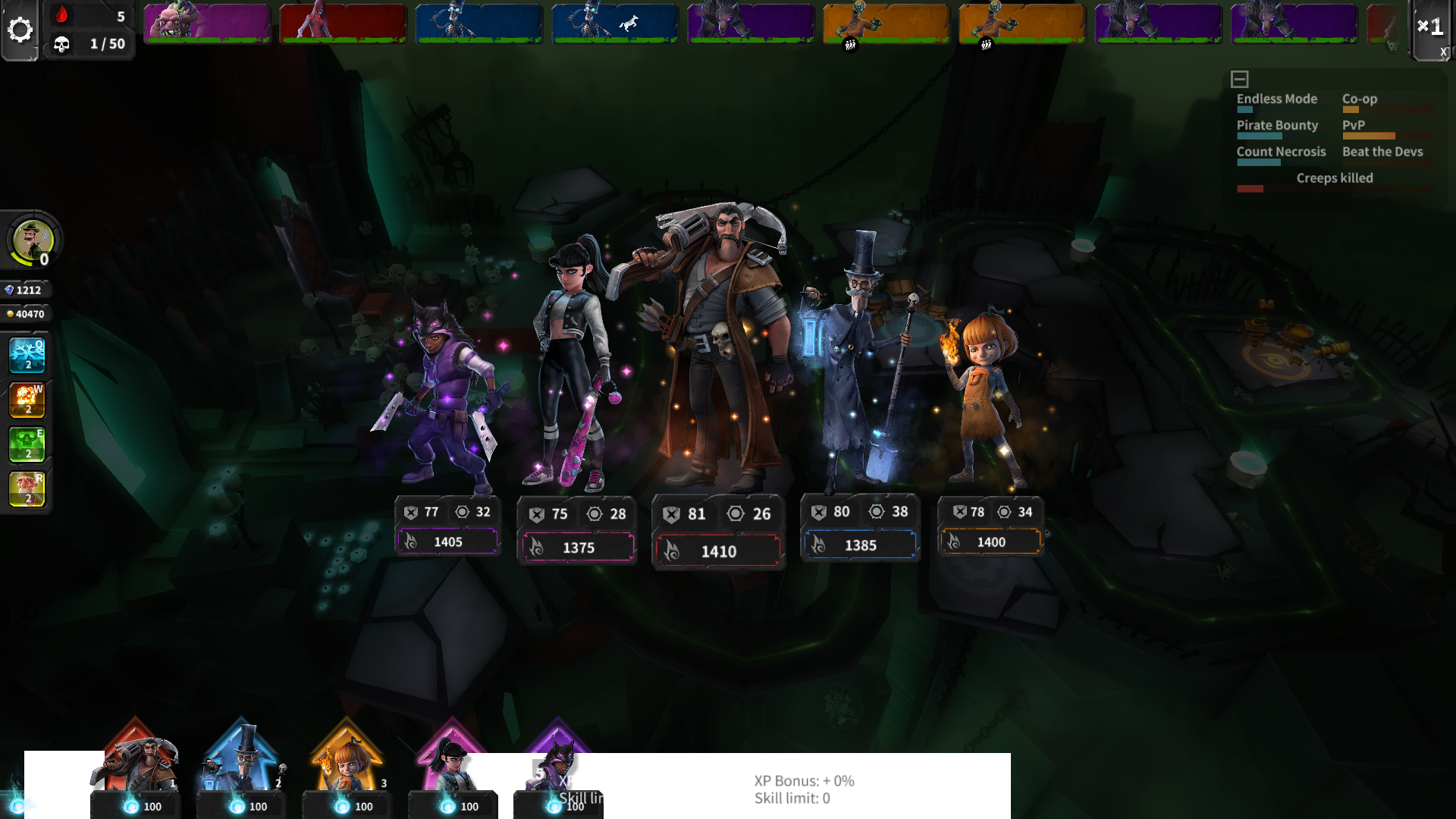Click the Count Necrosis label
Screen dimensions: 1456x819
1280,152
